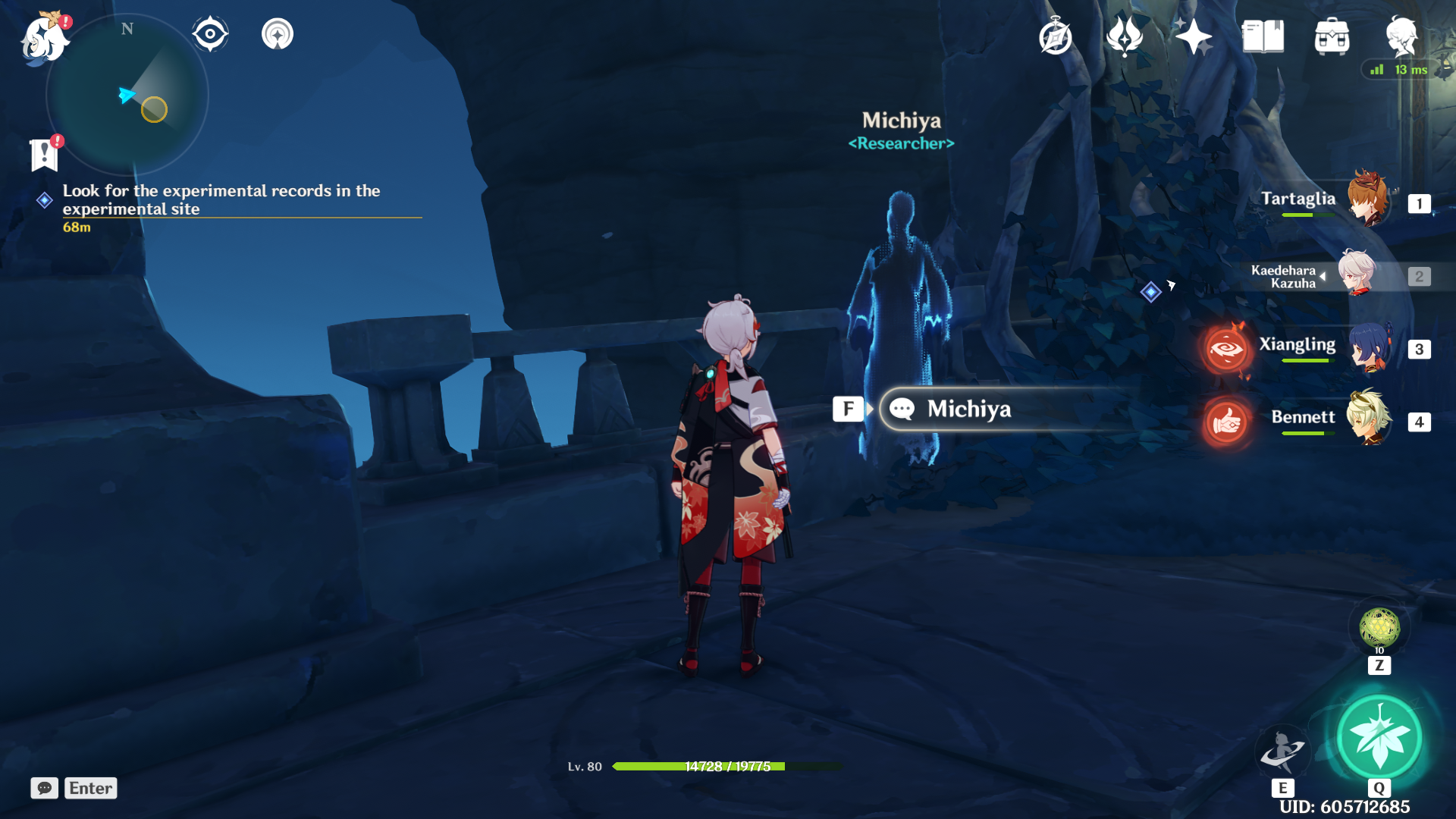Viewport: 1456px width, 819px height.
Task: Open the Paimon menu icon
Action: 44,38
